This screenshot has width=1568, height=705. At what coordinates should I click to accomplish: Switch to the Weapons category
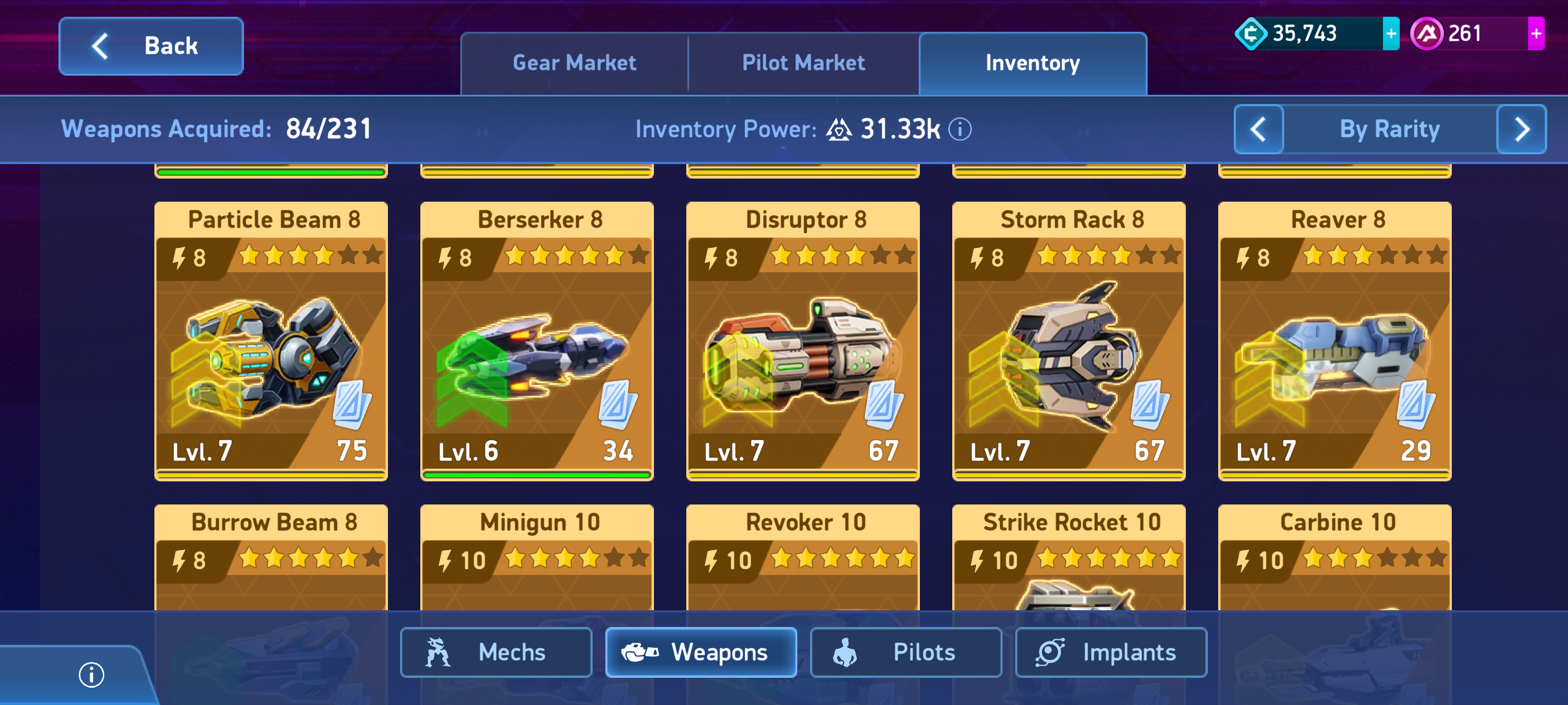click(x=701, y=652)
